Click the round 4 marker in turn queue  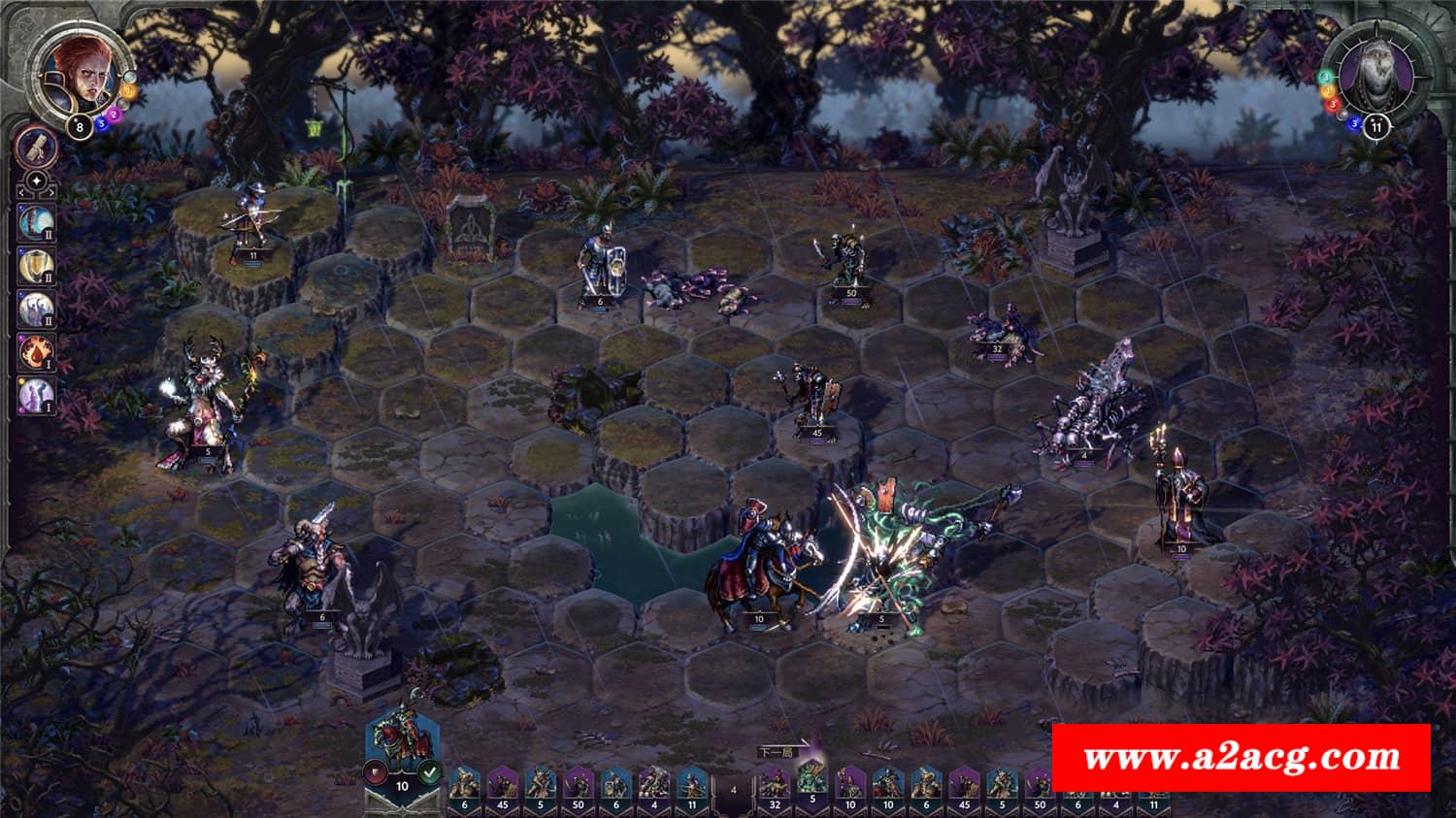733,789
